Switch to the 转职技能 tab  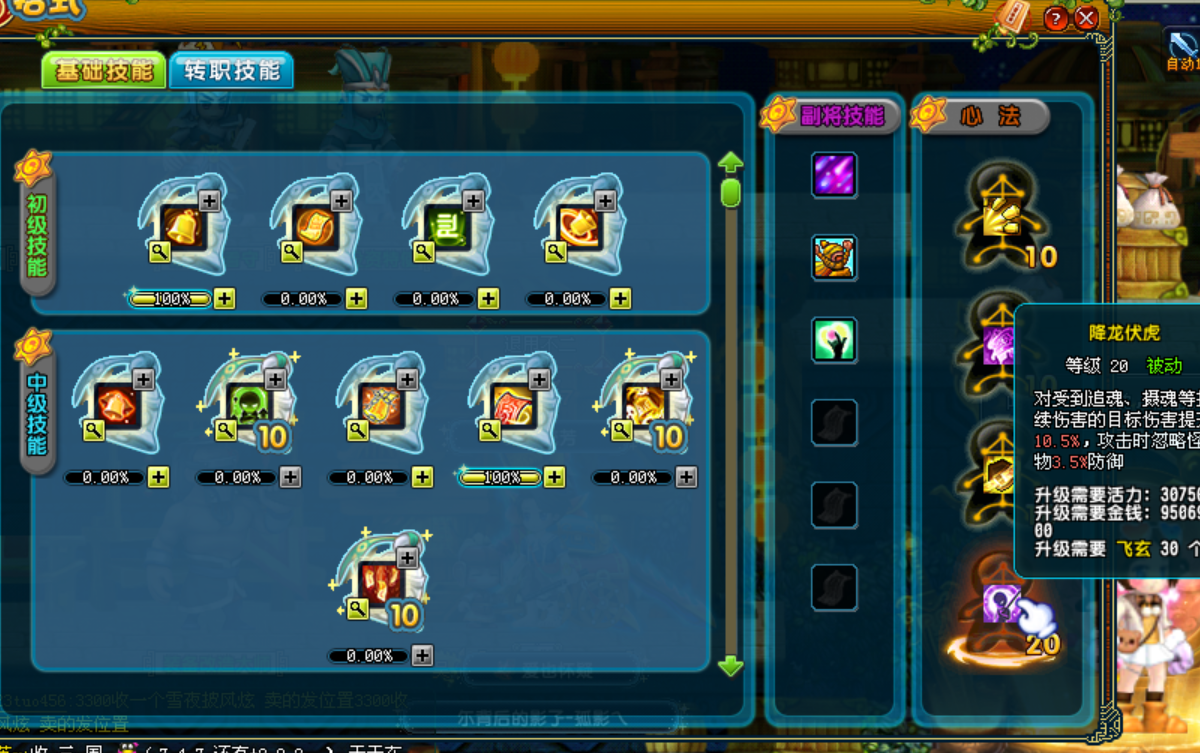click(231, 70)
